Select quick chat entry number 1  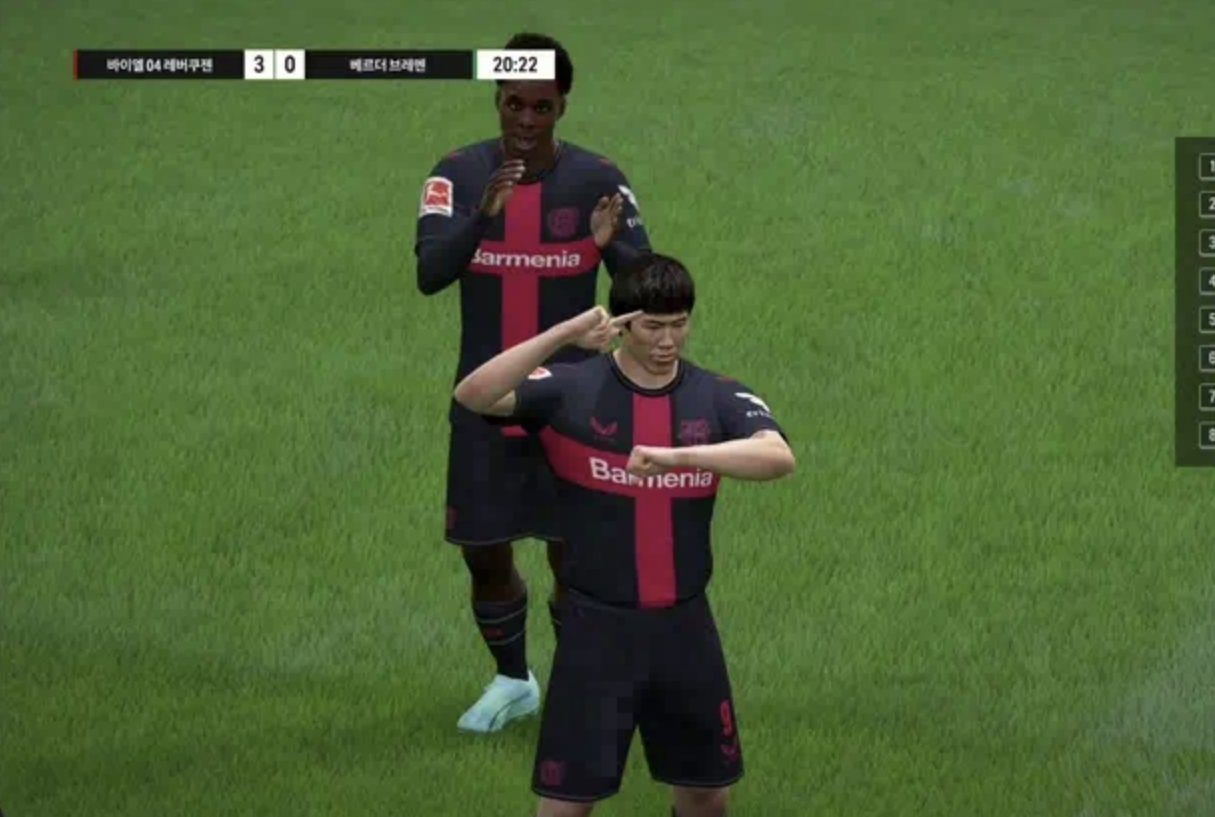pos(1206,166)
